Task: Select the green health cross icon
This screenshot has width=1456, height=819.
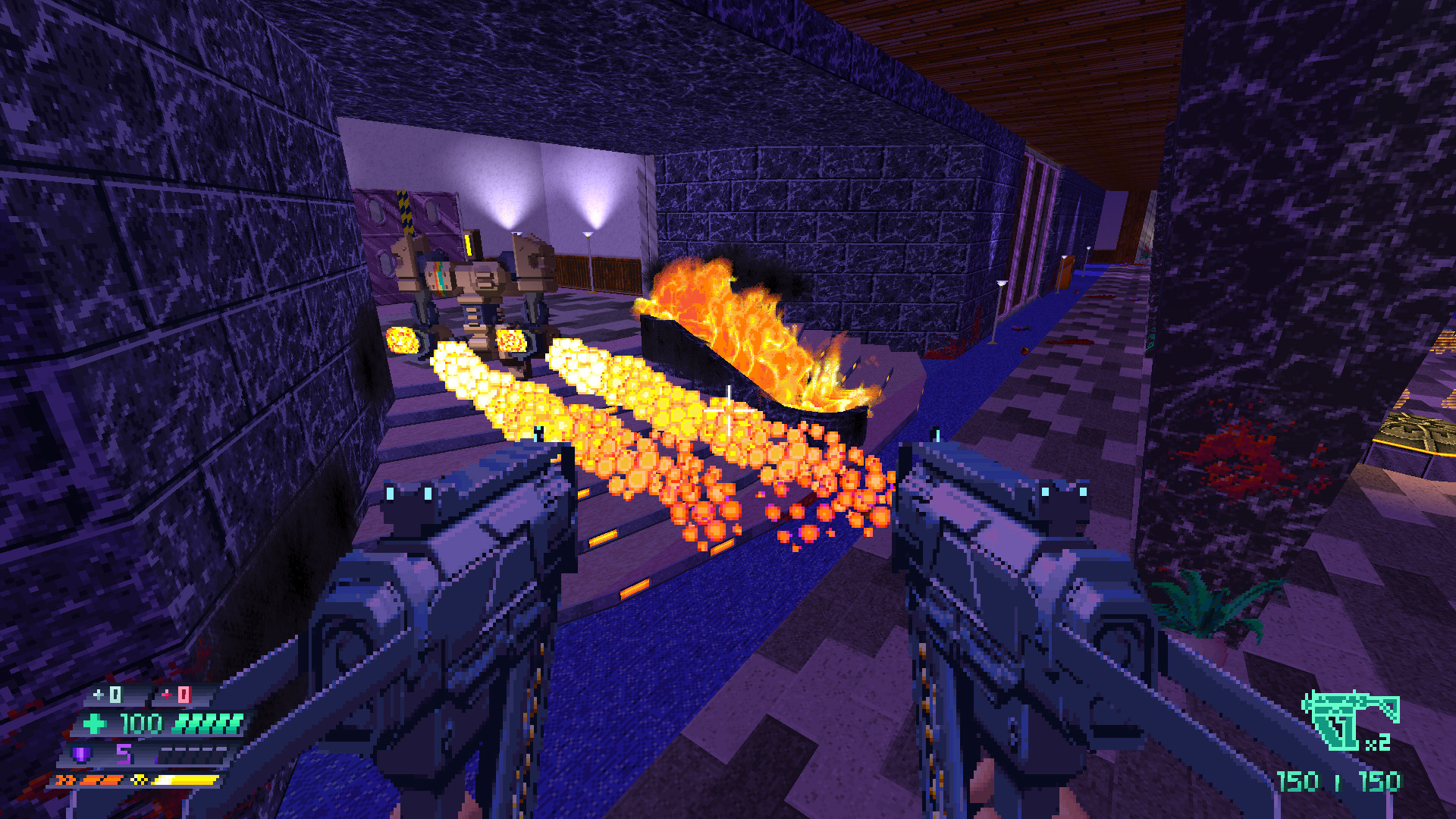Action: [93, 724]
